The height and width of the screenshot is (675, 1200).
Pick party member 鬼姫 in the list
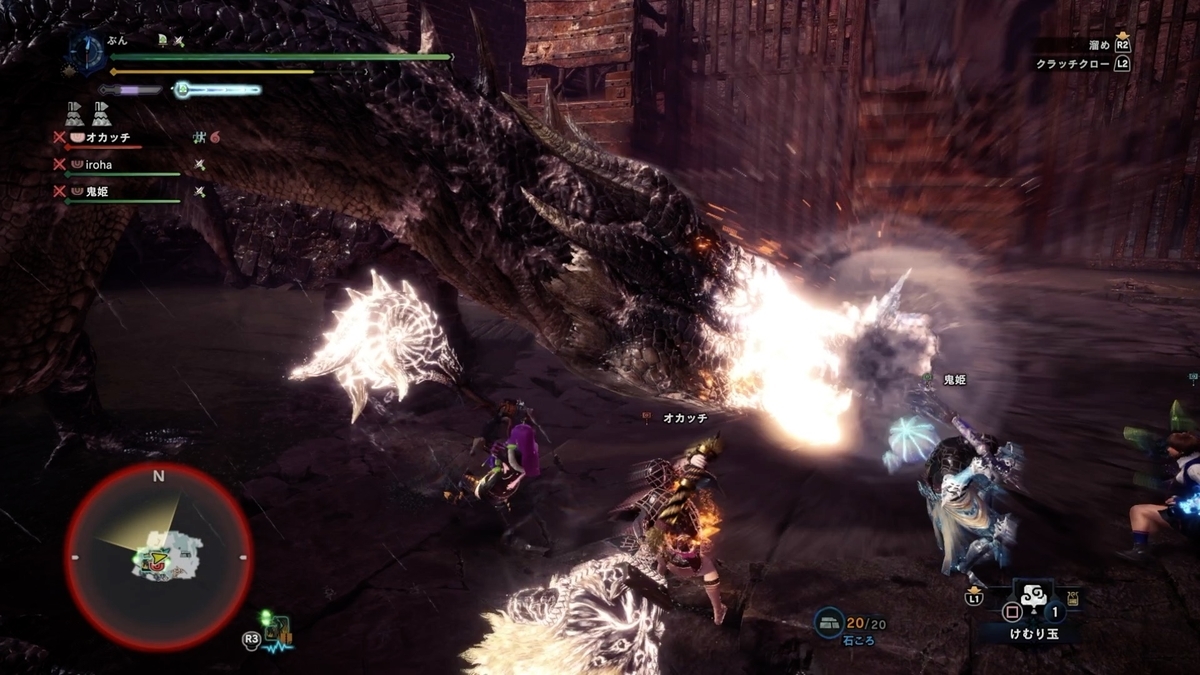point(97,191)
